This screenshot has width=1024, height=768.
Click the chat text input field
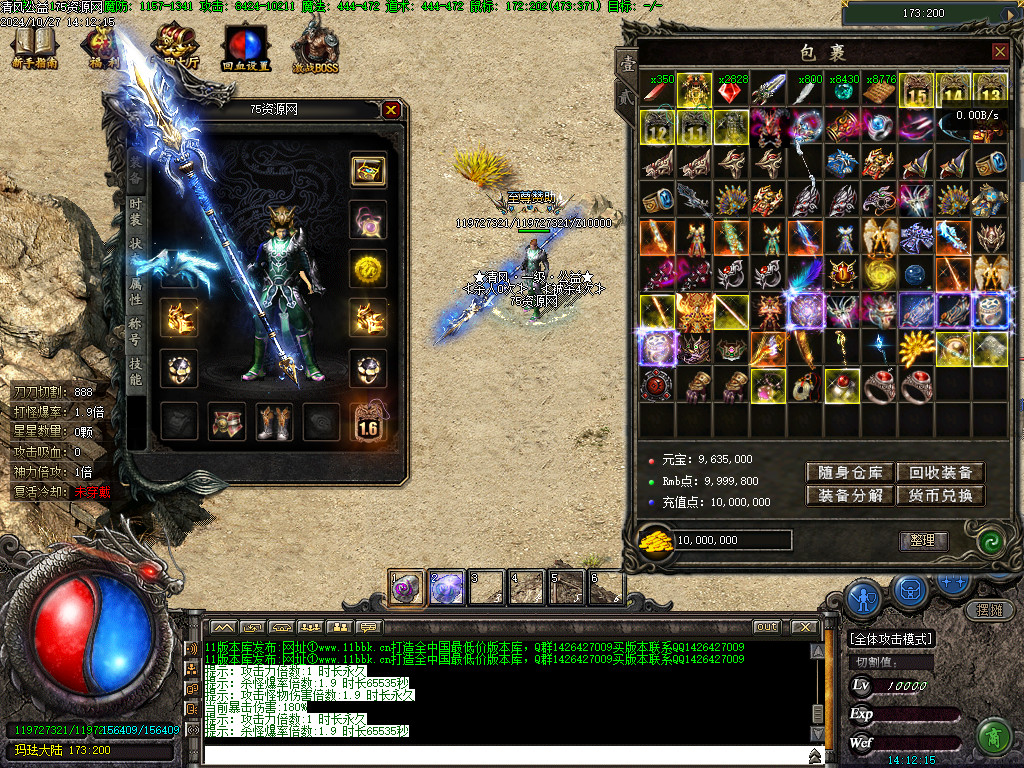click(500, 753)
